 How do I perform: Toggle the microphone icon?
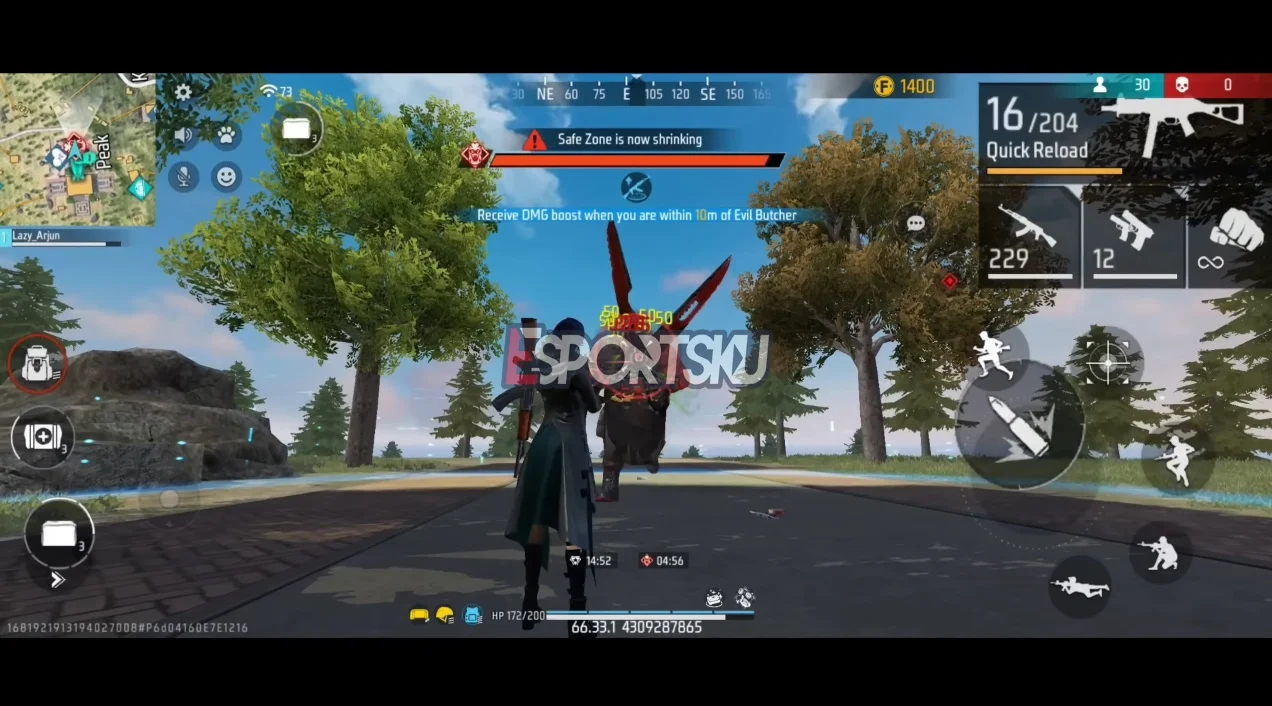pyautogui.click(x=183, y=177)
